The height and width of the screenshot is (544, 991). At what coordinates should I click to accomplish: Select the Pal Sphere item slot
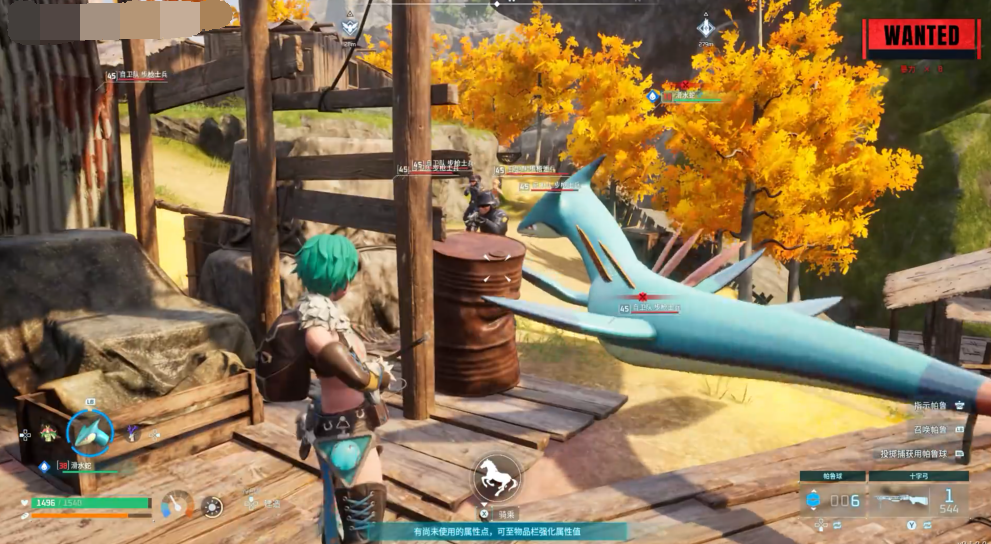831,498
